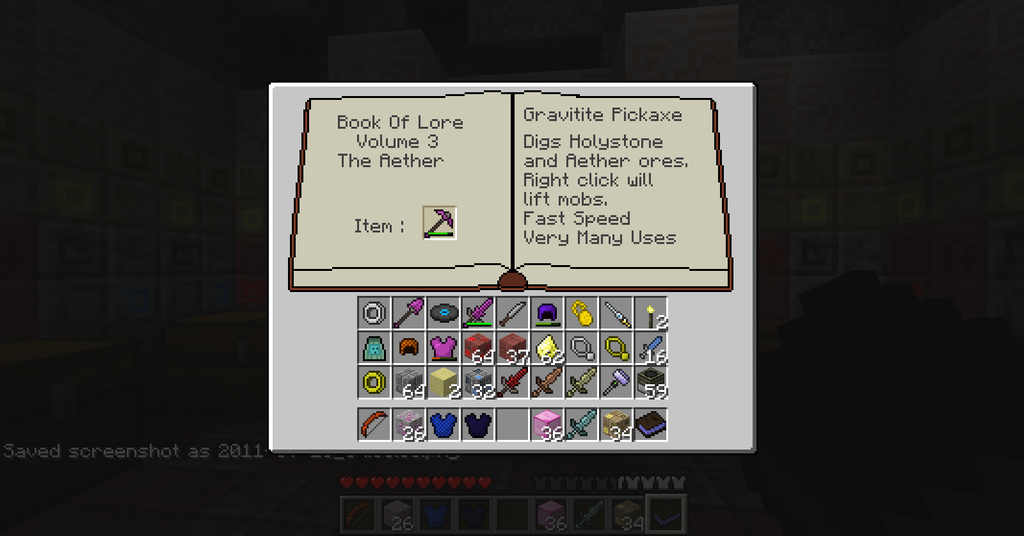Image resolution: width=1024 pixels, height=536 pixels.
Task: Select the pink-speckled ore stack of 26
Action: pos(408,424)
